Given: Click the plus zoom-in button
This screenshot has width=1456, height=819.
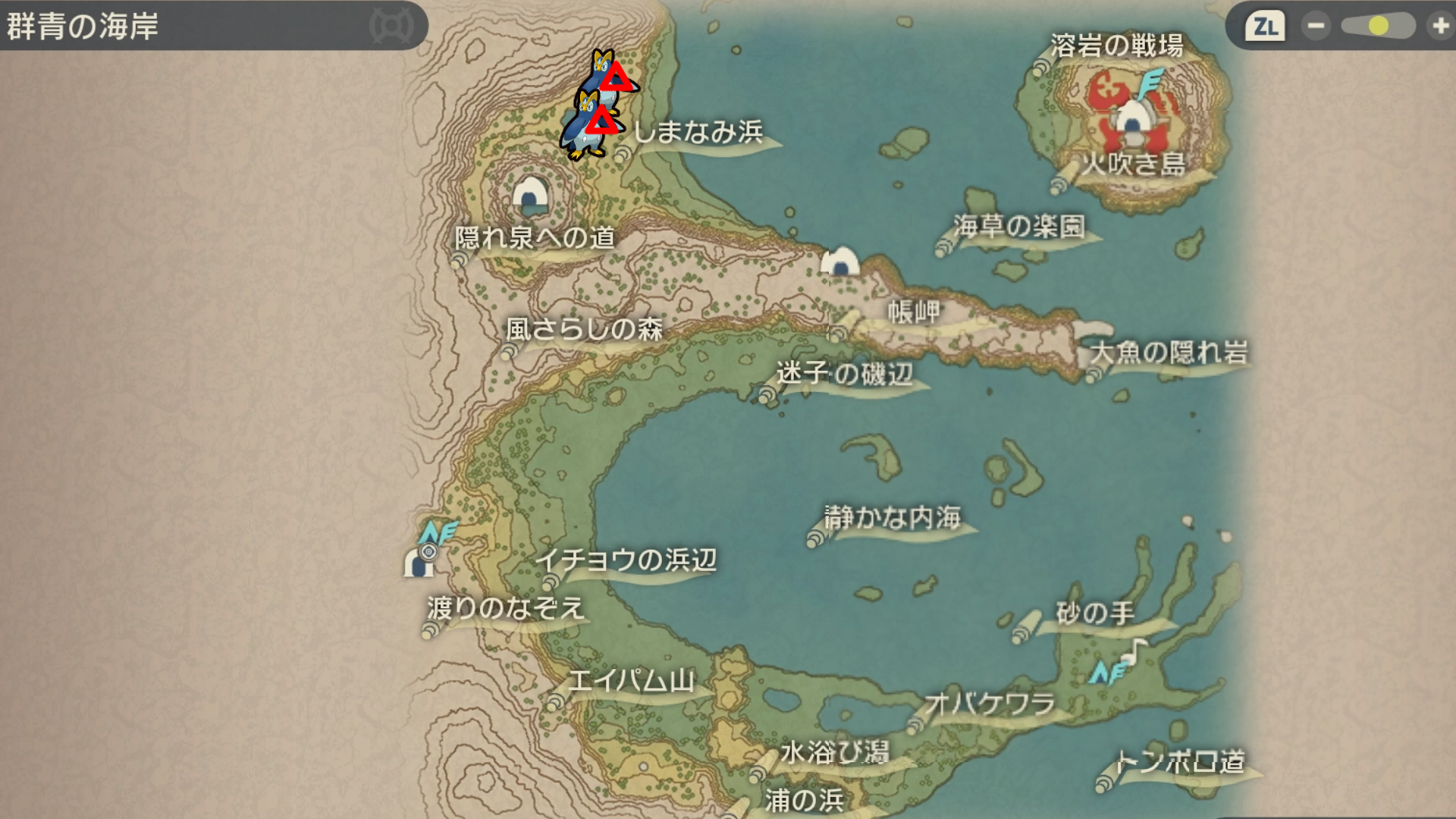Looking at the screenshot, I should coord(1439,27).
